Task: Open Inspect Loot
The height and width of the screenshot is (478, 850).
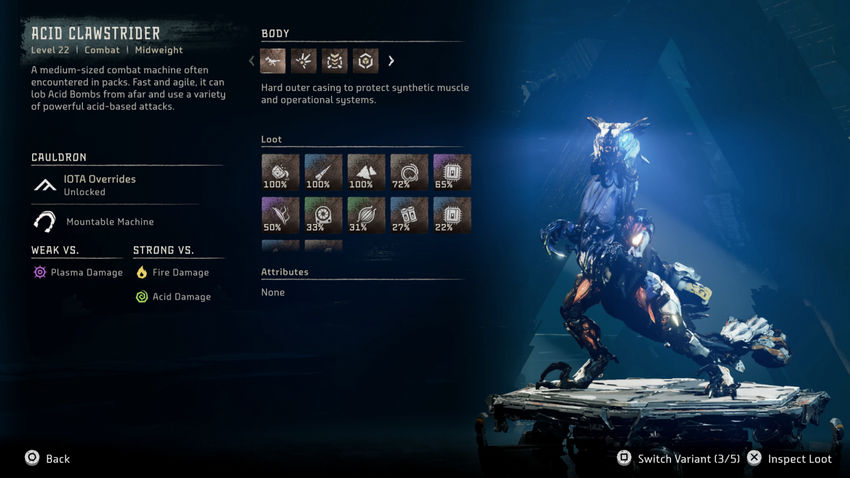Action: tap(790, 459)
